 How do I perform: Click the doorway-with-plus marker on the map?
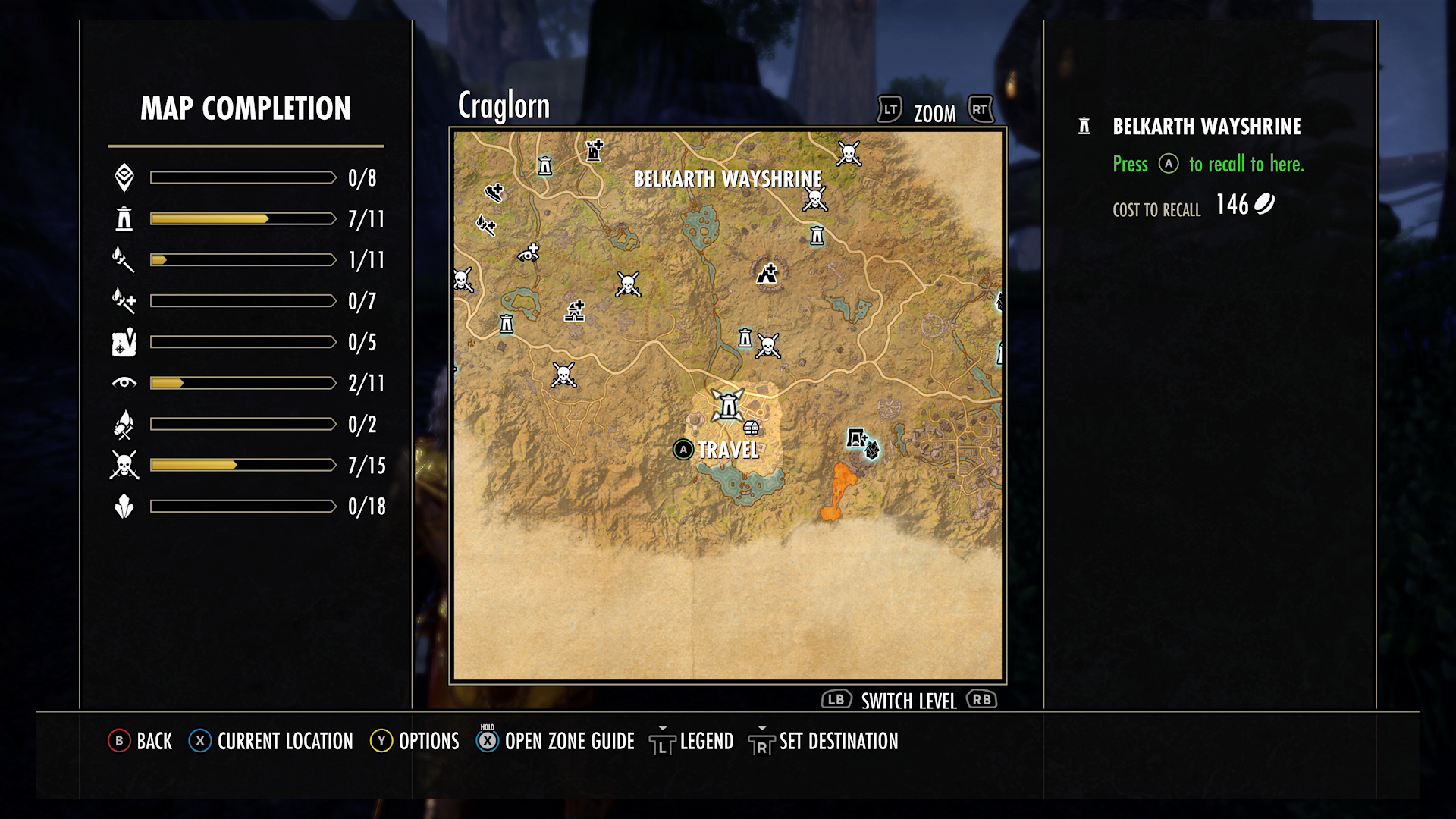click(x=857, y=438)
